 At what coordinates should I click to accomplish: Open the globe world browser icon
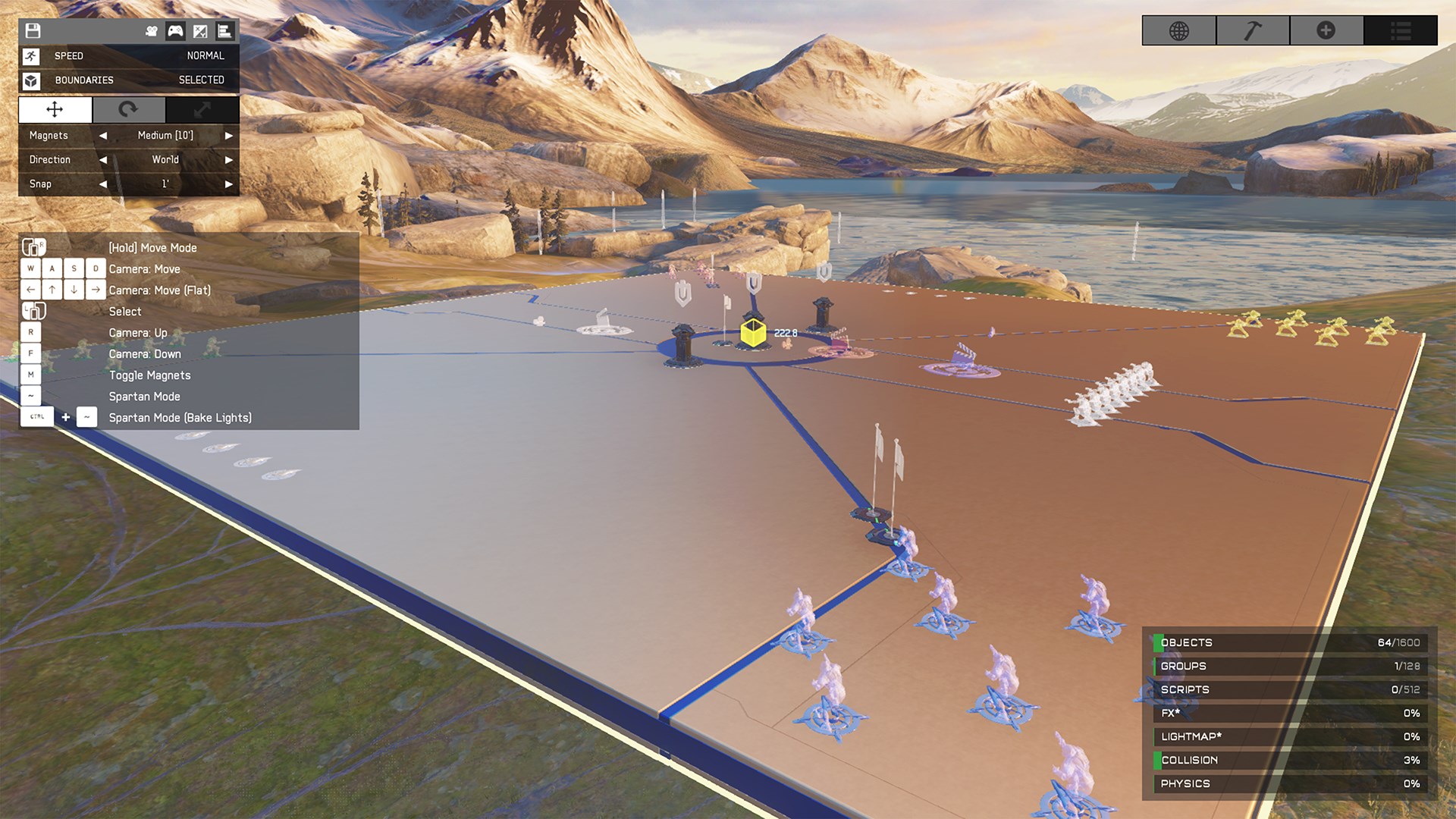(1178, 31)
